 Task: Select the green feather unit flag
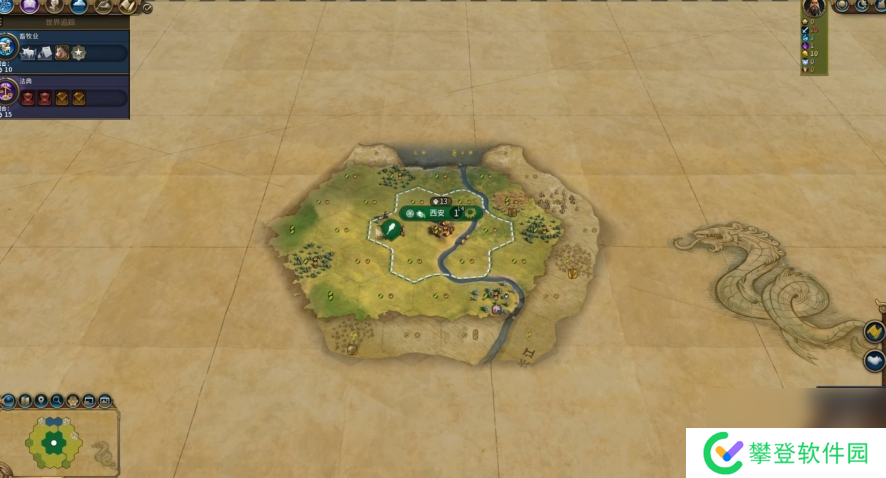point(392,230)
